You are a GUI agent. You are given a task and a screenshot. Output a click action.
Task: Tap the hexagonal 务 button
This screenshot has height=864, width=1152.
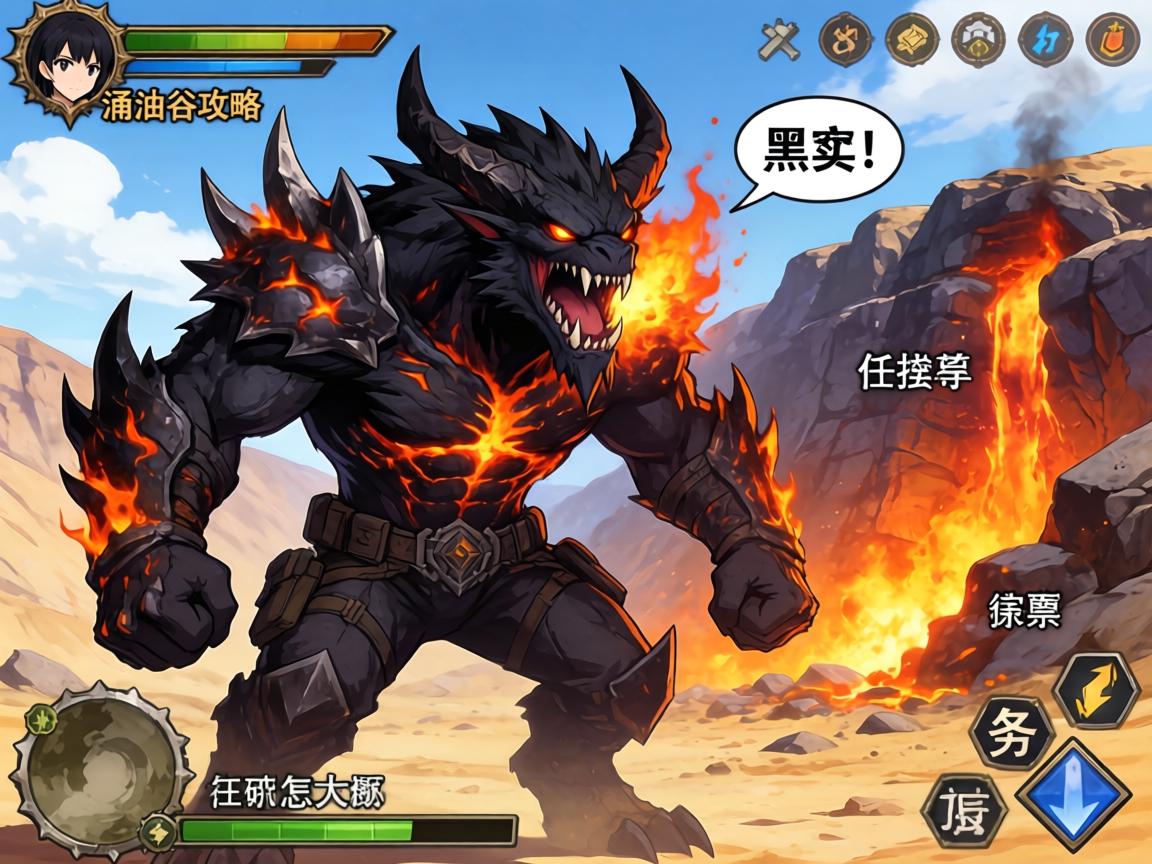point(1012,731)
